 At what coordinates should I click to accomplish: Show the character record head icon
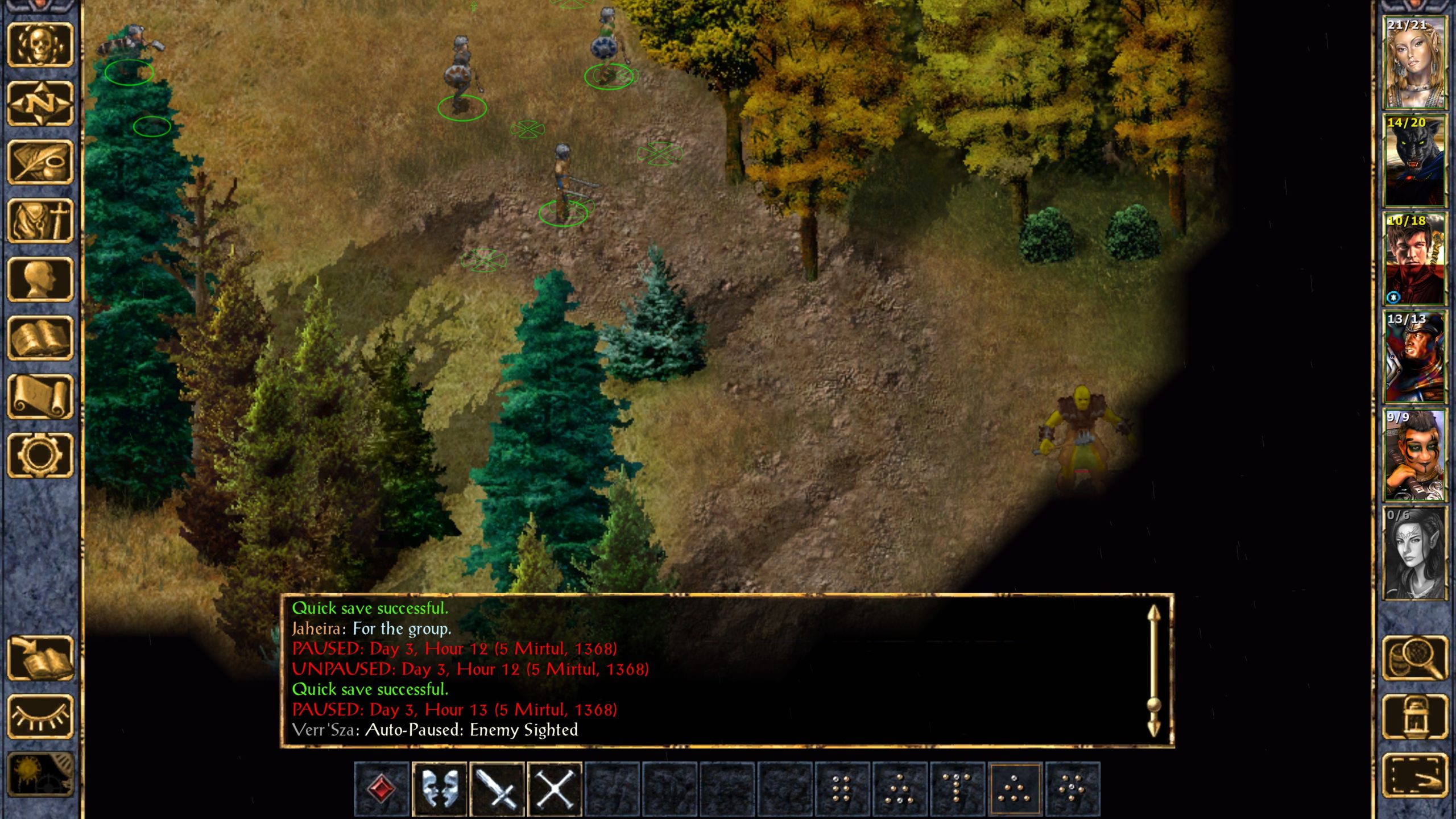pos(40,279)
